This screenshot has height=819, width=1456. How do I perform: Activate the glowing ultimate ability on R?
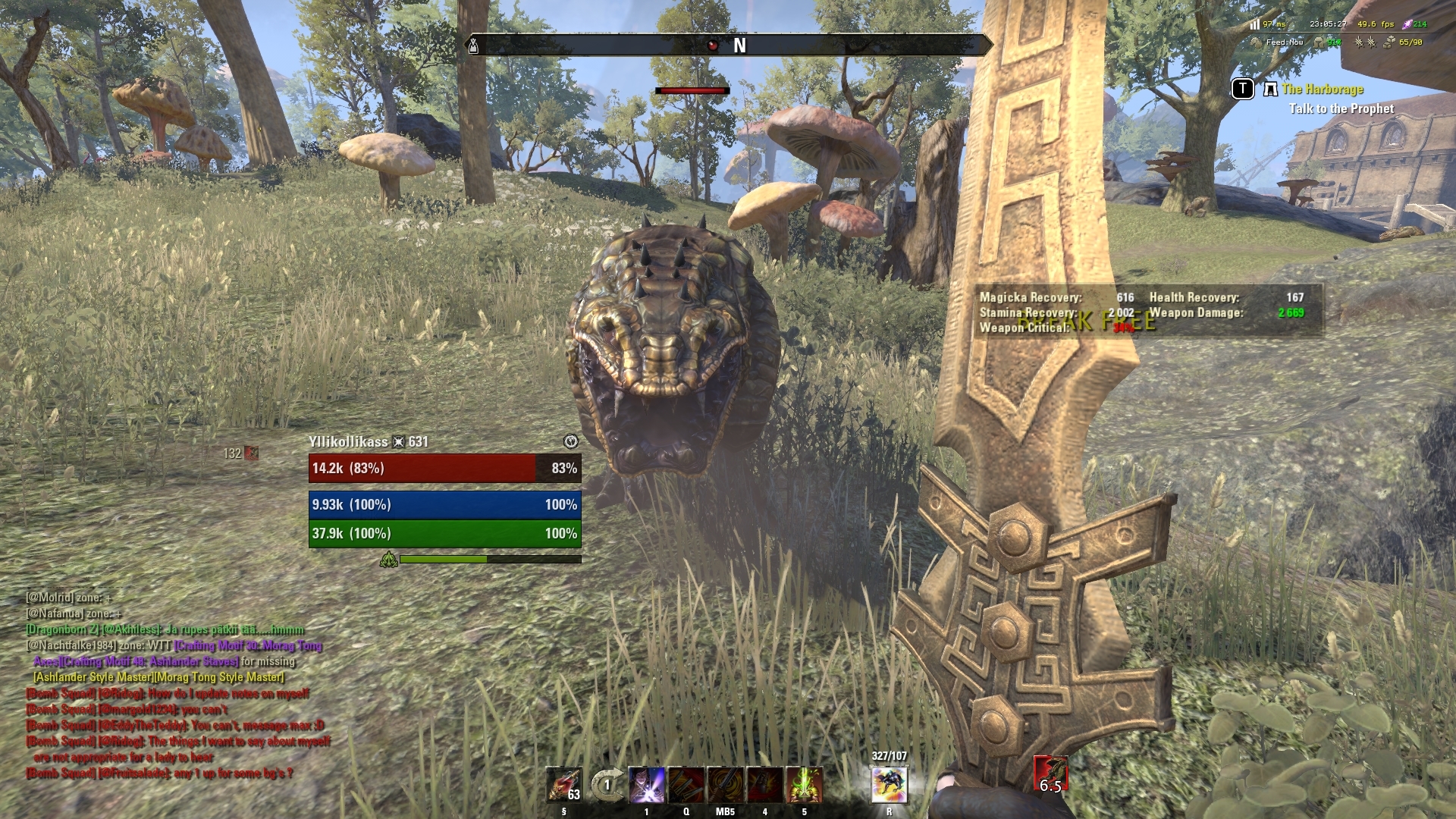tap(889, 783)
